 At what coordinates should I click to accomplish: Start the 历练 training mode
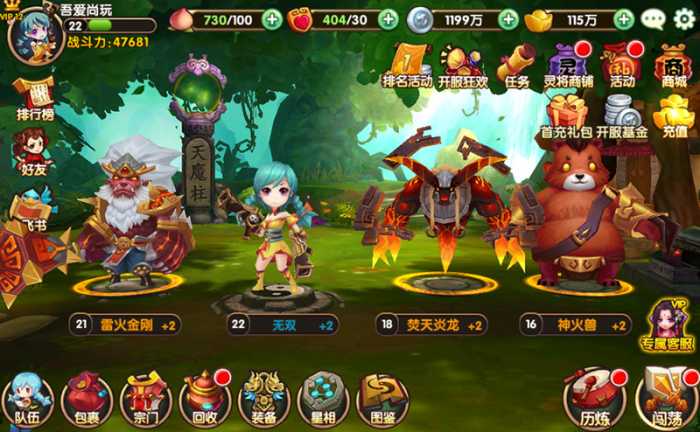(594, 397)
